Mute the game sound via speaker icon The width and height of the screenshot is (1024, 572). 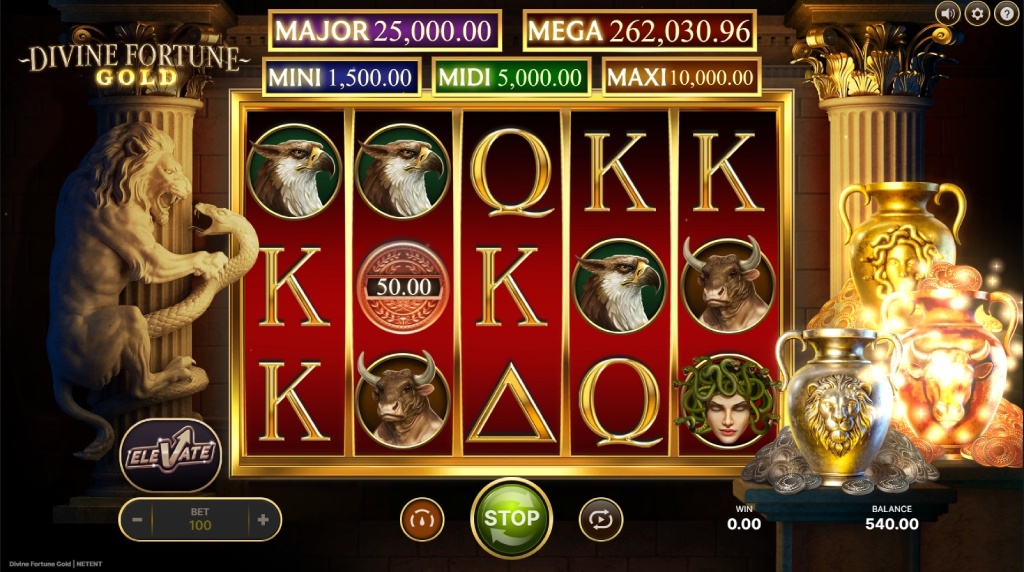948,13
